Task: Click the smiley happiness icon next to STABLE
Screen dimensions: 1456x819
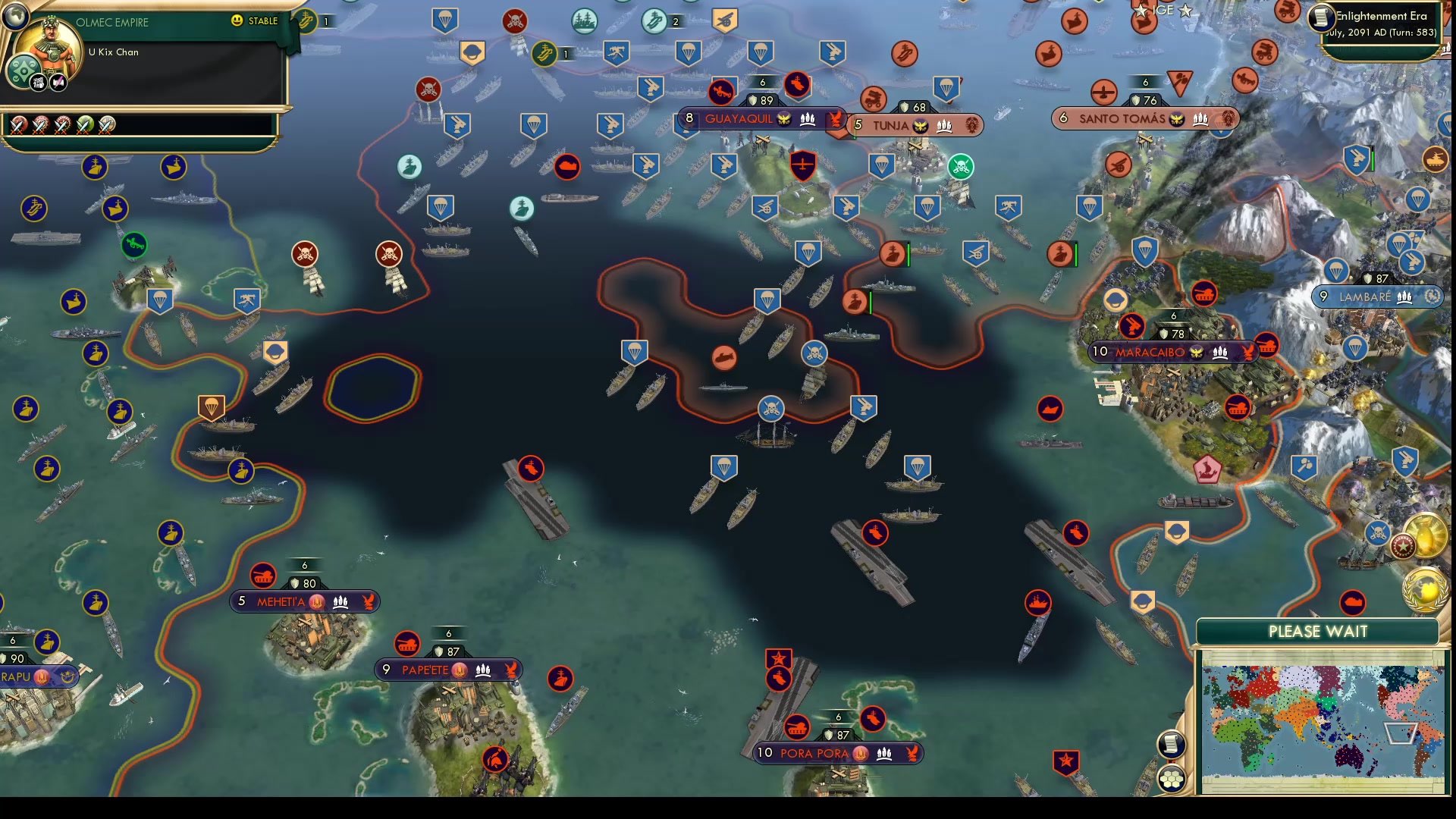Action: 237,21
